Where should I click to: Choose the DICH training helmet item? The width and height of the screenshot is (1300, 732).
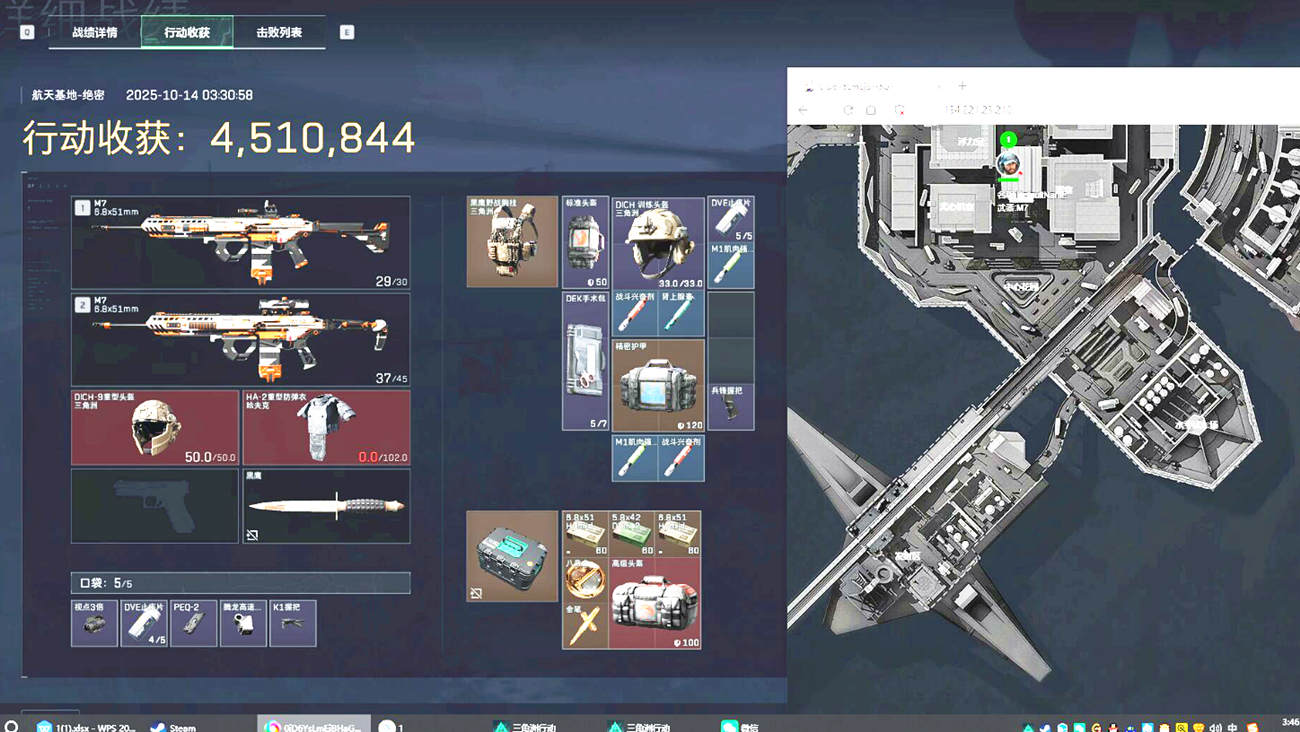658,243
